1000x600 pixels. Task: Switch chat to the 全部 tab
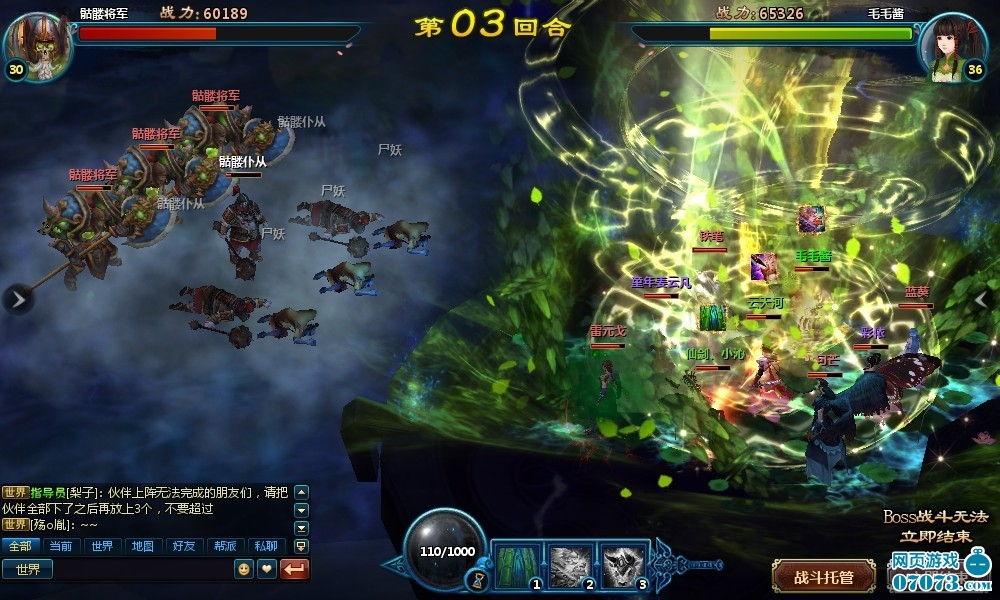point(20,546)
